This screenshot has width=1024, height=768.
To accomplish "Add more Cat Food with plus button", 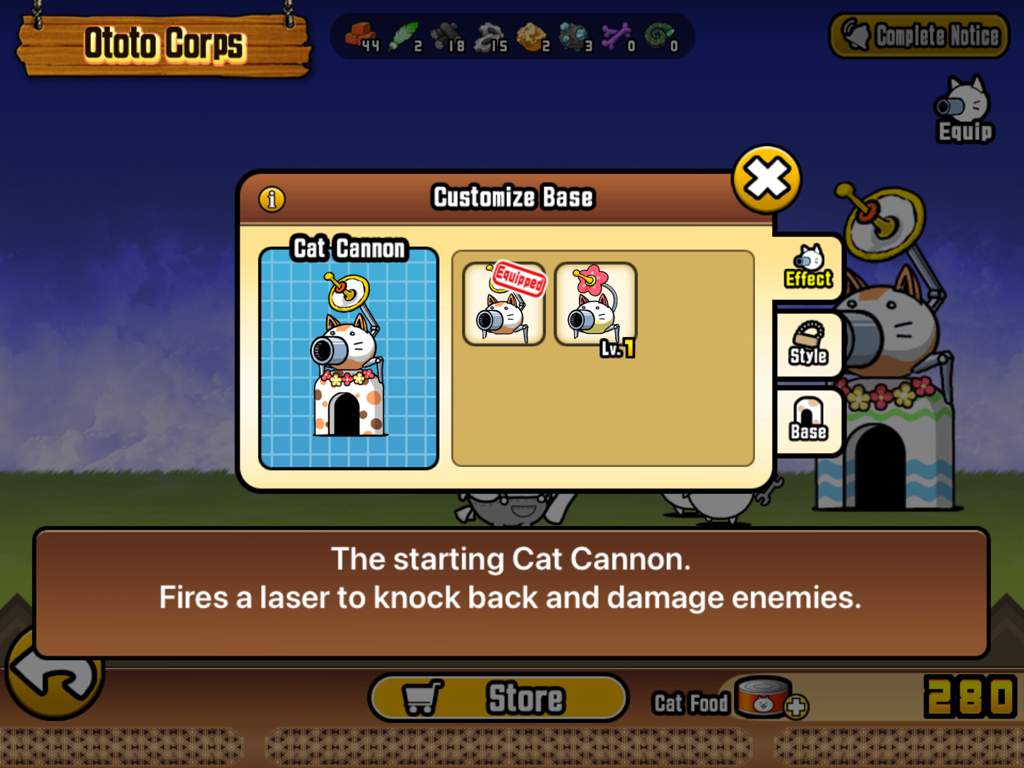I will pos(796,708).
